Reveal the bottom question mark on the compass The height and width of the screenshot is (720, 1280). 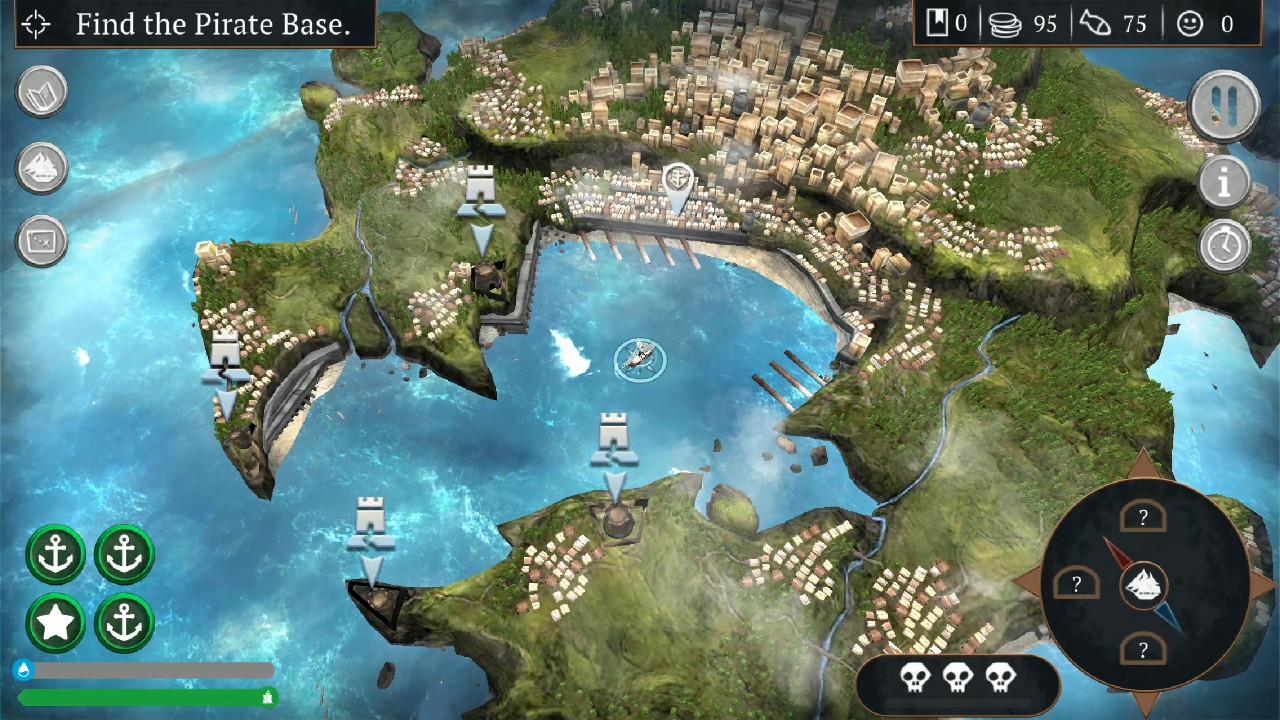(1143, 650)
